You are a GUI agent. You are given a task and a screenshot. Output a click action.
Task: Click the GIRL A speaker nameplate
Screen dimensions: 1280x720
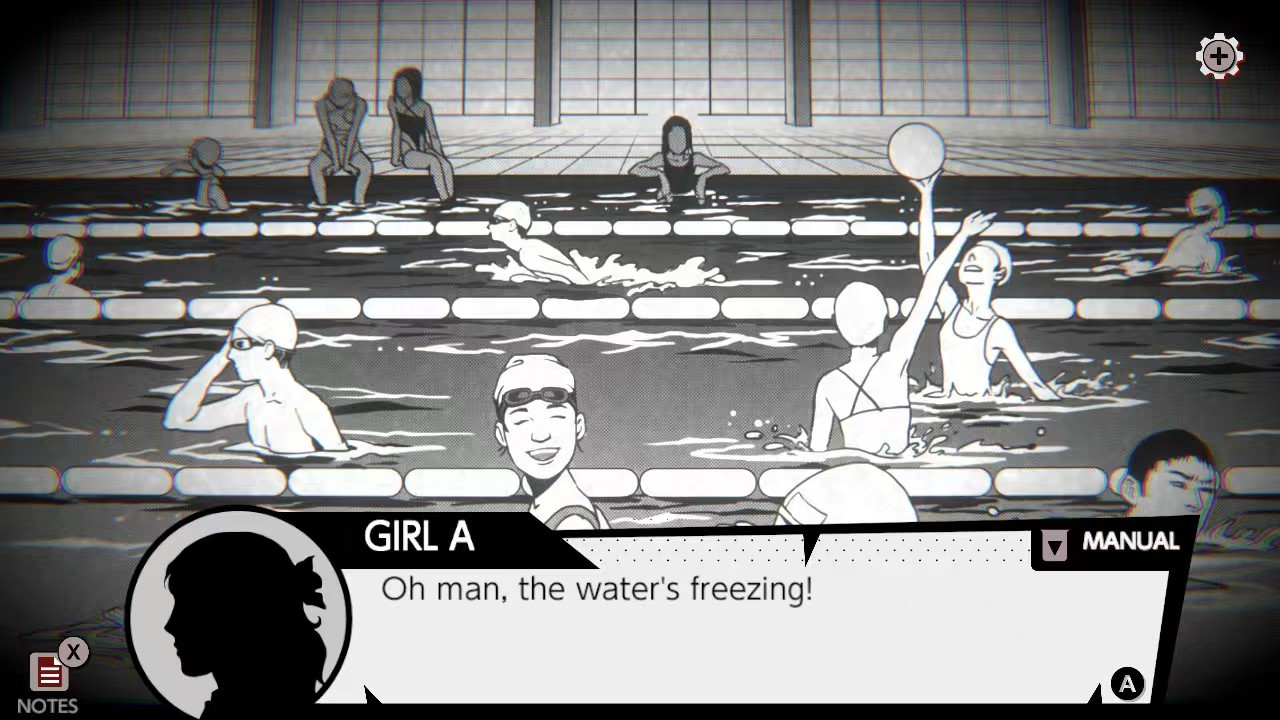(420, 538)
